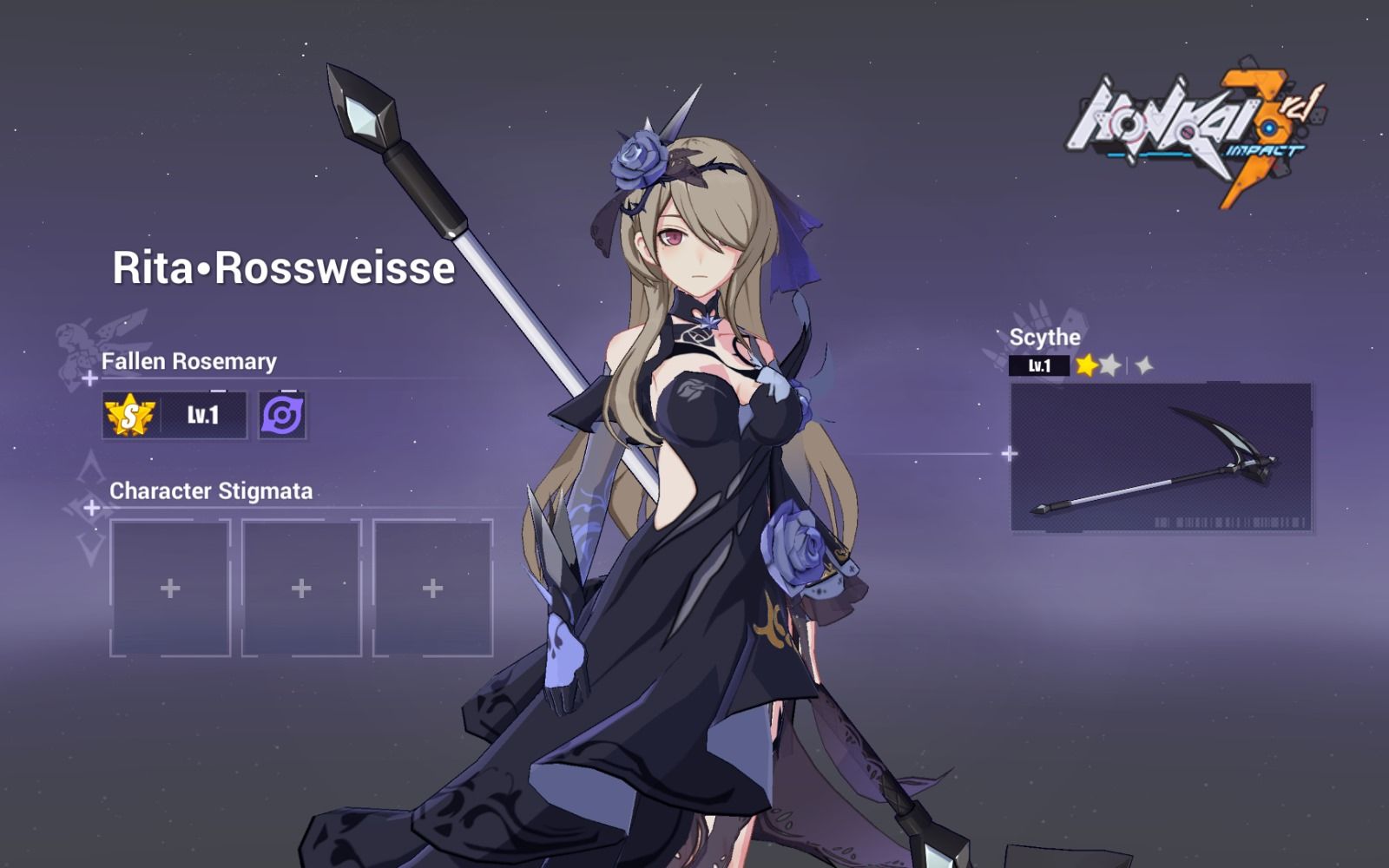The height and width of the screenshot is (868, 1389).
Task: Click the plus marker beside the weapon panel
Action: 1009,452
